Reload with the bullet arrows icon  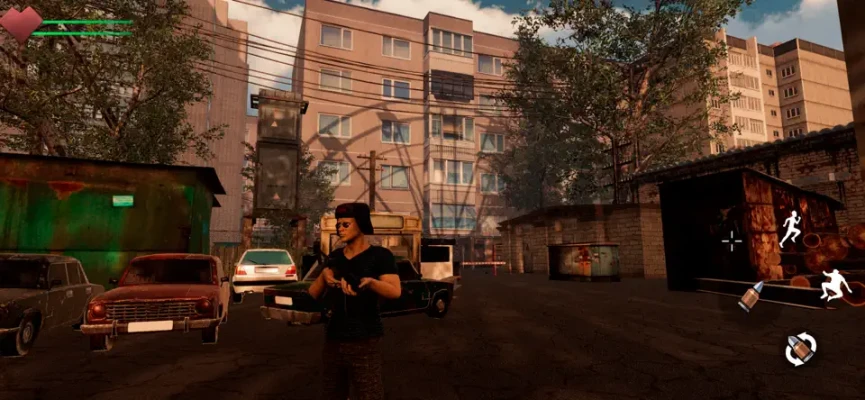(800, 349)
